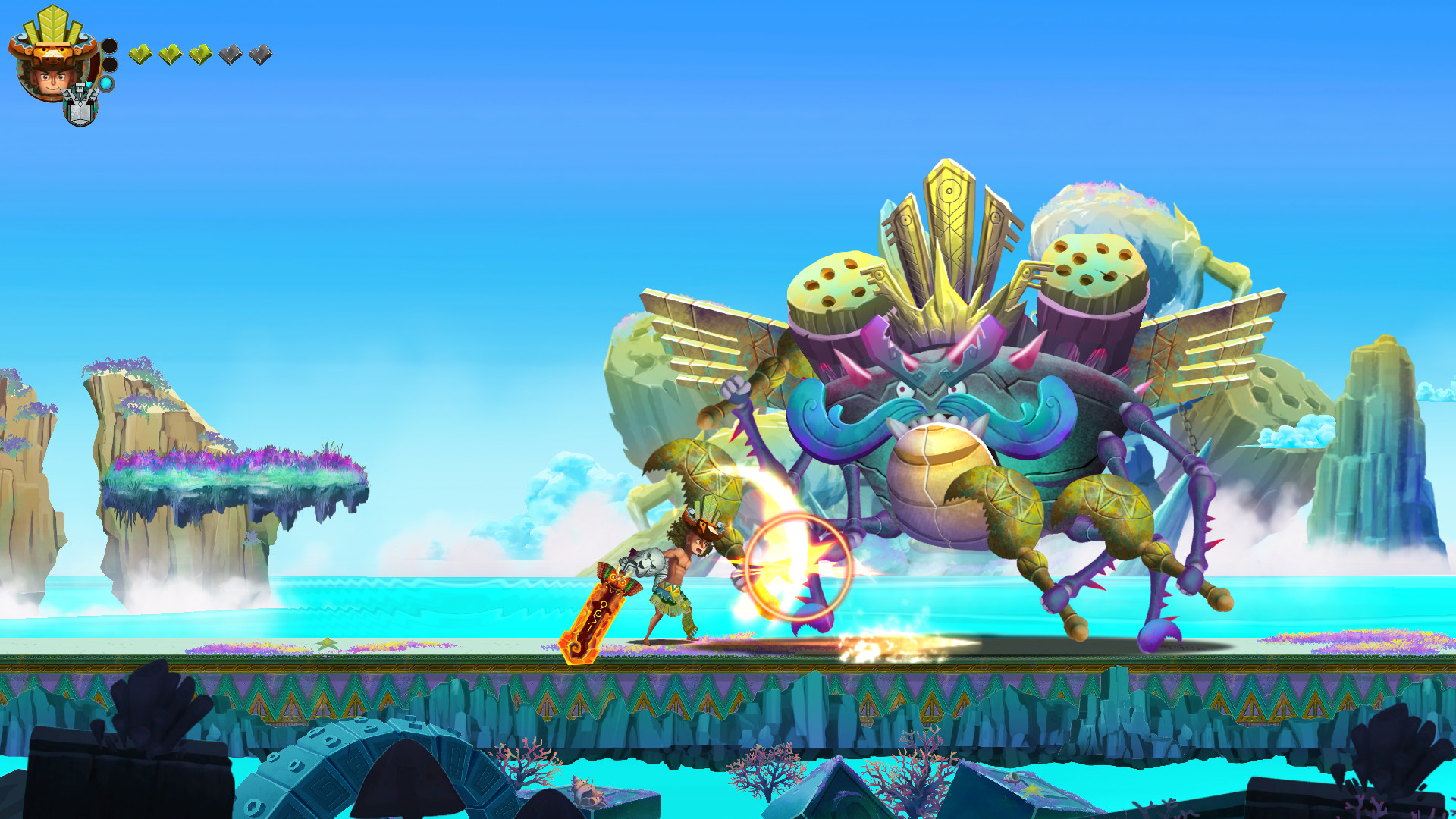This screenshot has height=819, width=1456.
Task: Expand the curved bar beside the portrait
Action: click(100, 63)
